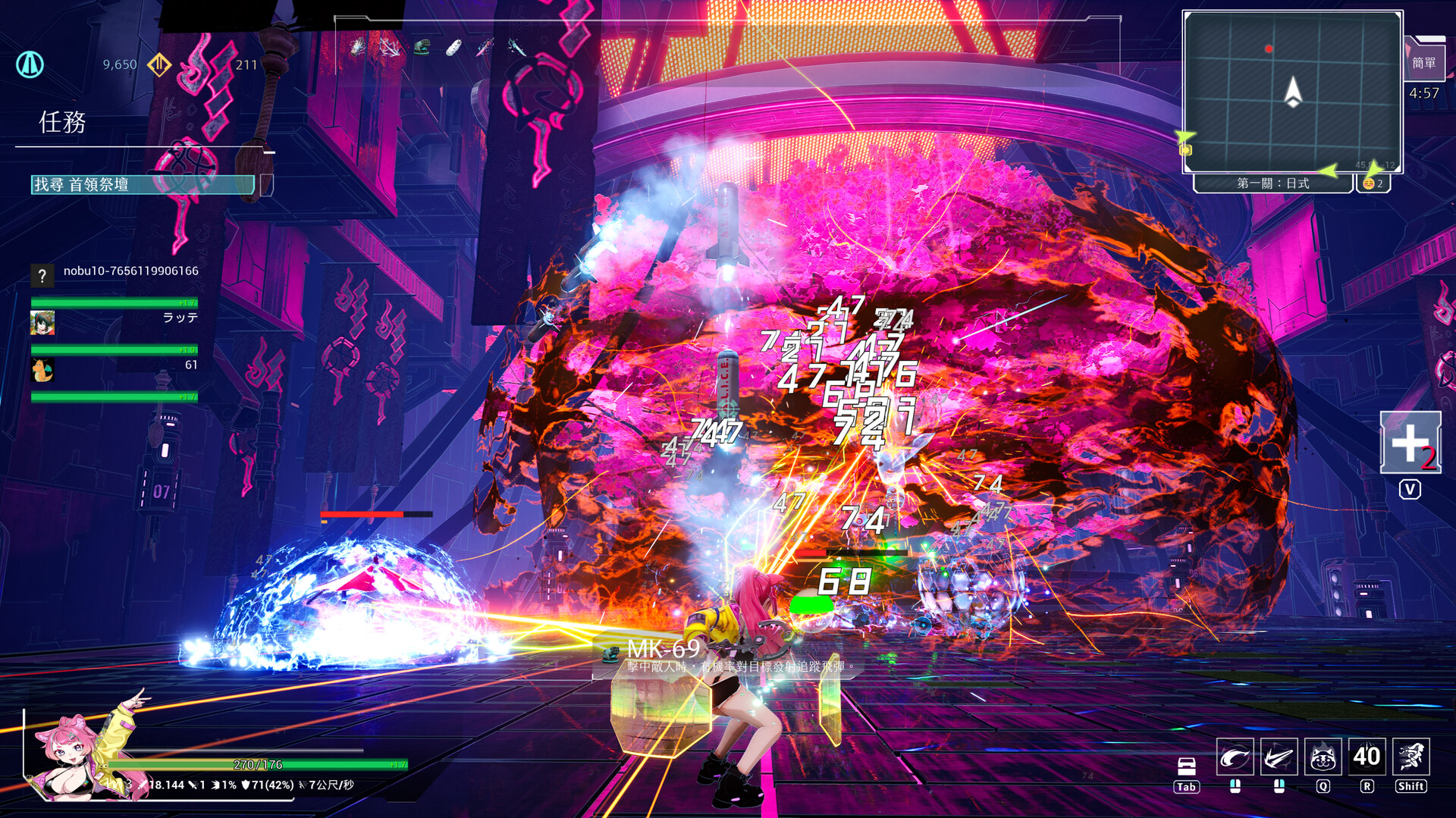
Task: Click the circular game logo in top-left corner
Action: coord(30,65)
